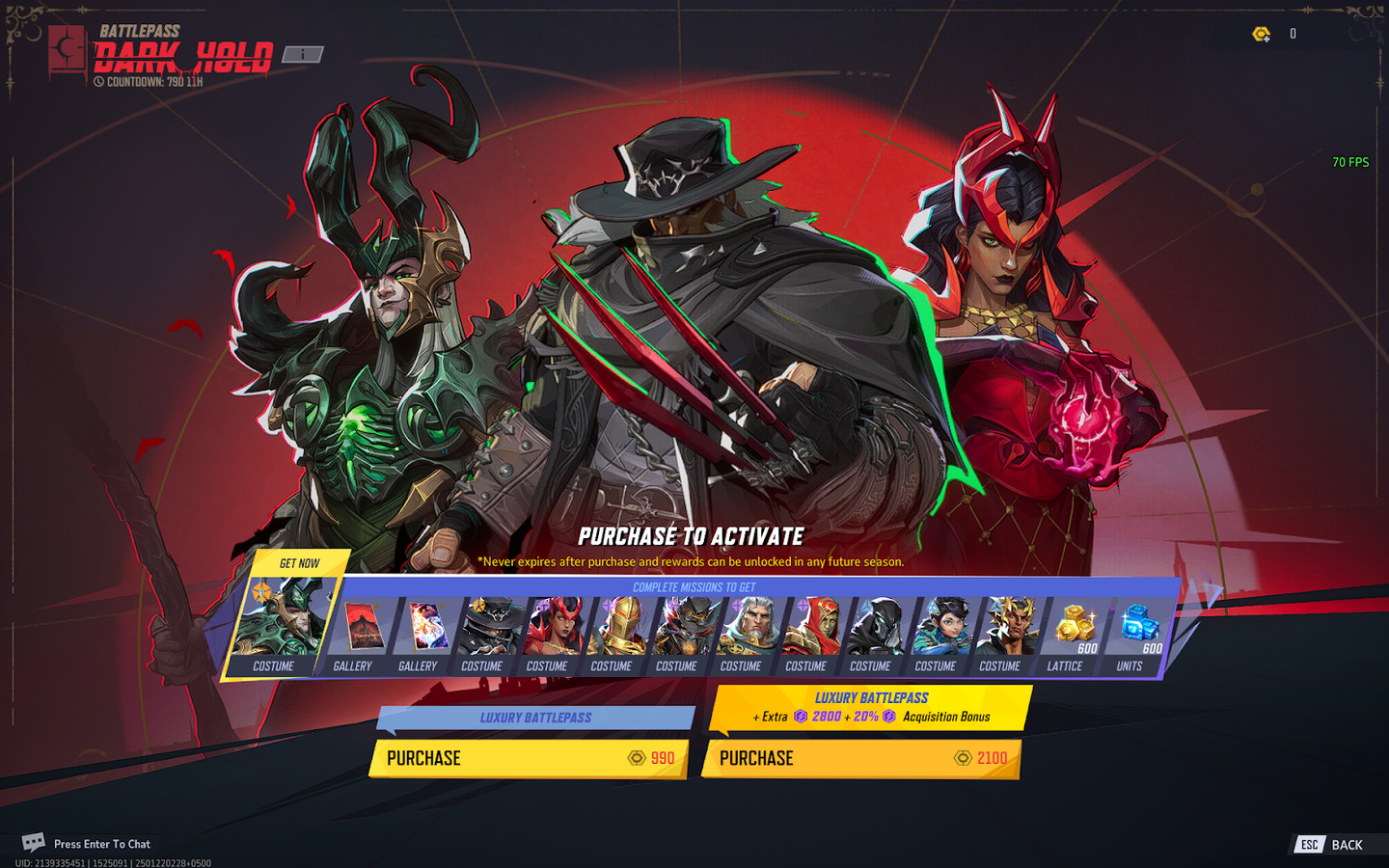Screen dimensions: 1389x868
Task: Click the GET NOW banner tag
Action: 299,562
